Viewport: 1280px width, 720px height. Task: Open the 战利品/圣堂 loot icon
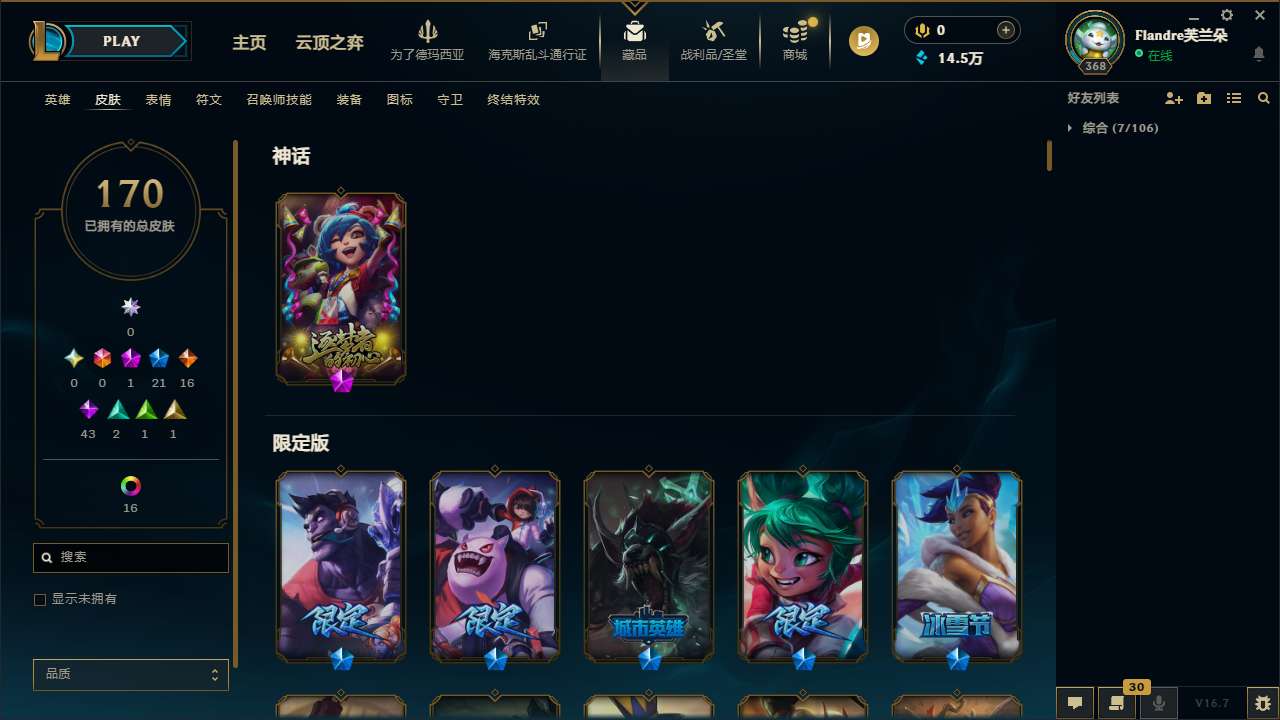713,39
